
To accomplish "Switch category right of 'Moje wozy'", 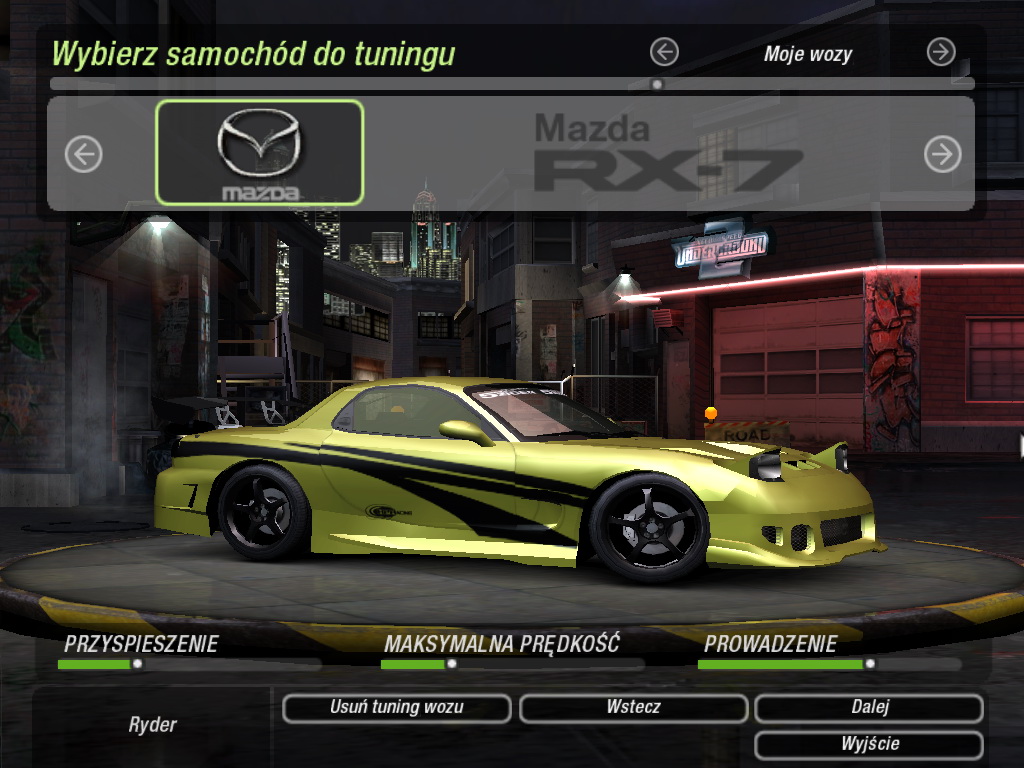I will coord(941,52).
